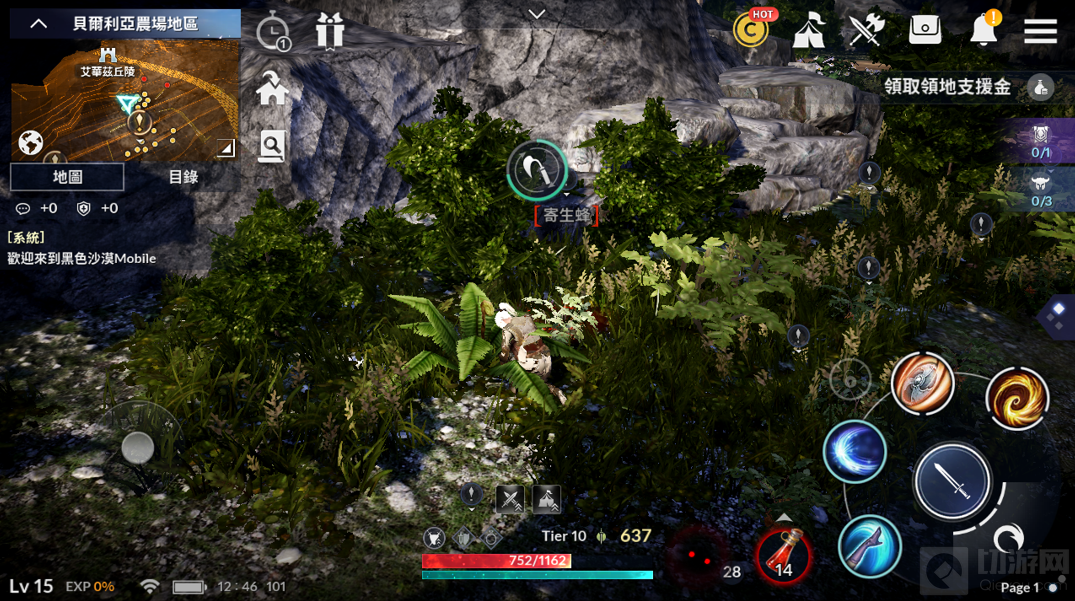Activate the fiery swirl skill
1075x601 pixels.
tap(1017, 398)
